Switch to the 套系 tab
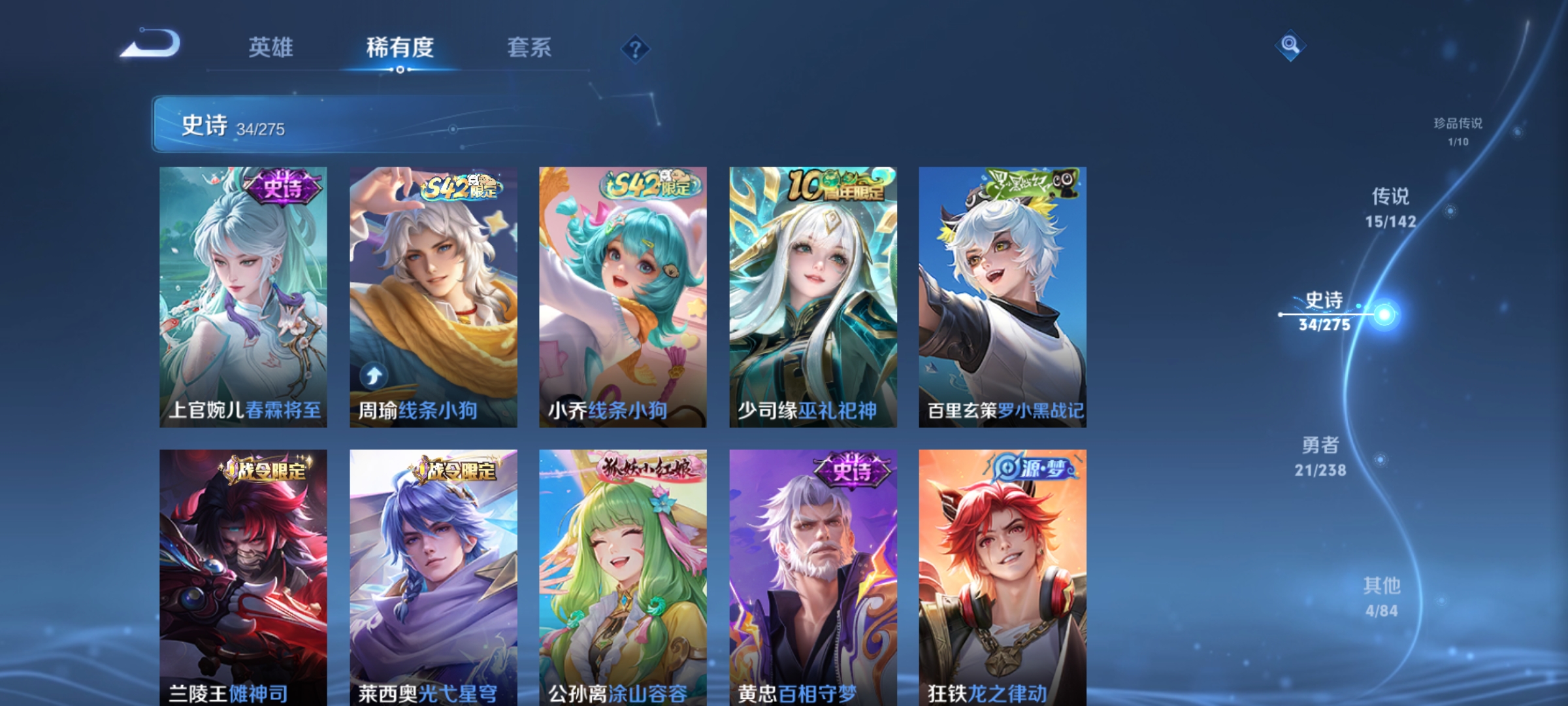 click(530, 46)
